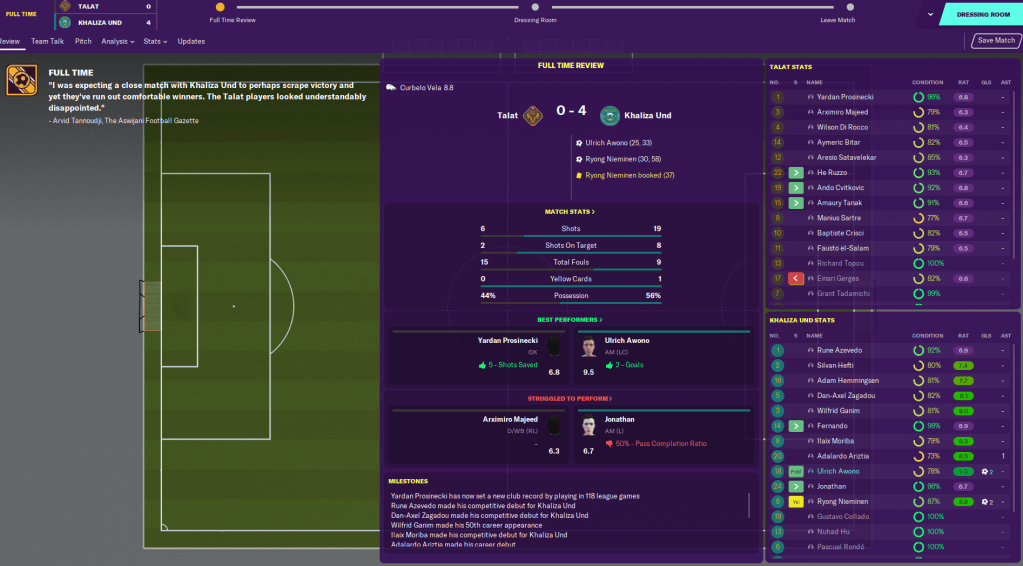Open the Best Performers list
The image size is (1023, 566).
point(570,319)
